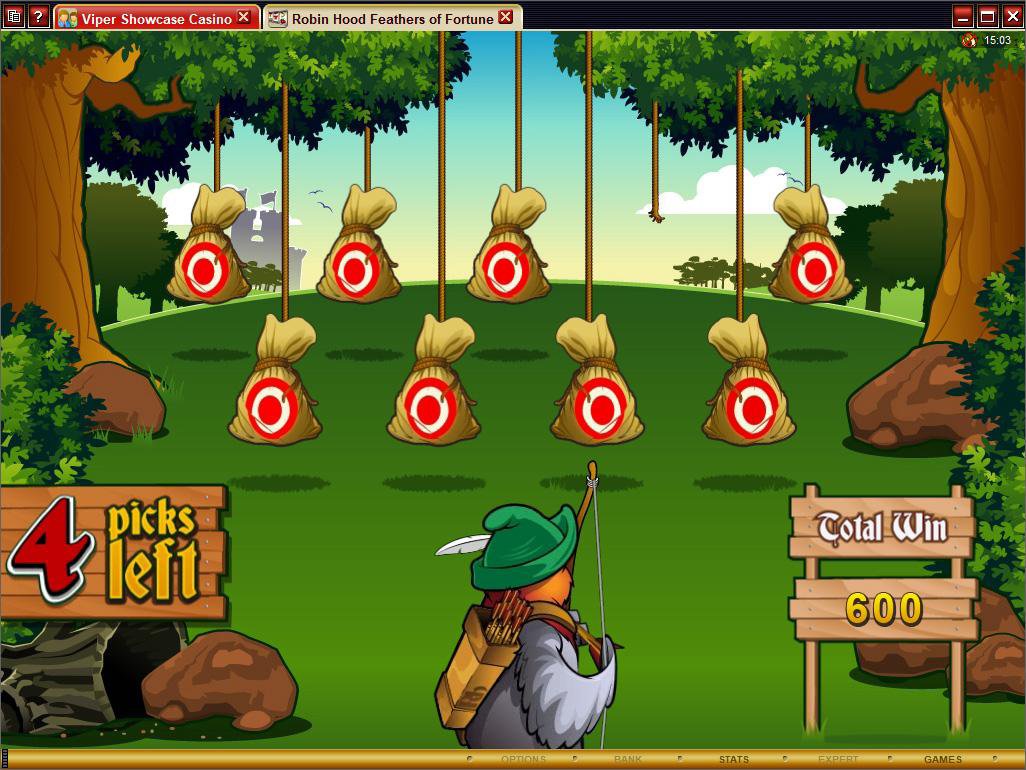Close the Viper Showcase Casino tab
The height and width of the screenshot is (770, 1026).
pos(244,17)
